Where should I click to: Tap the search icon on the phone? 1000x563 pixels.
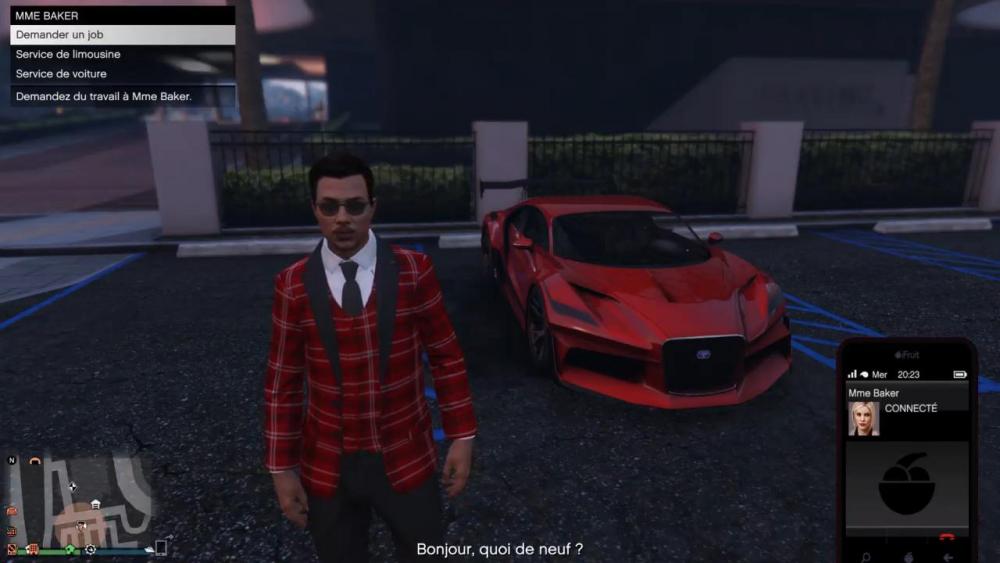tap(865, 557)
